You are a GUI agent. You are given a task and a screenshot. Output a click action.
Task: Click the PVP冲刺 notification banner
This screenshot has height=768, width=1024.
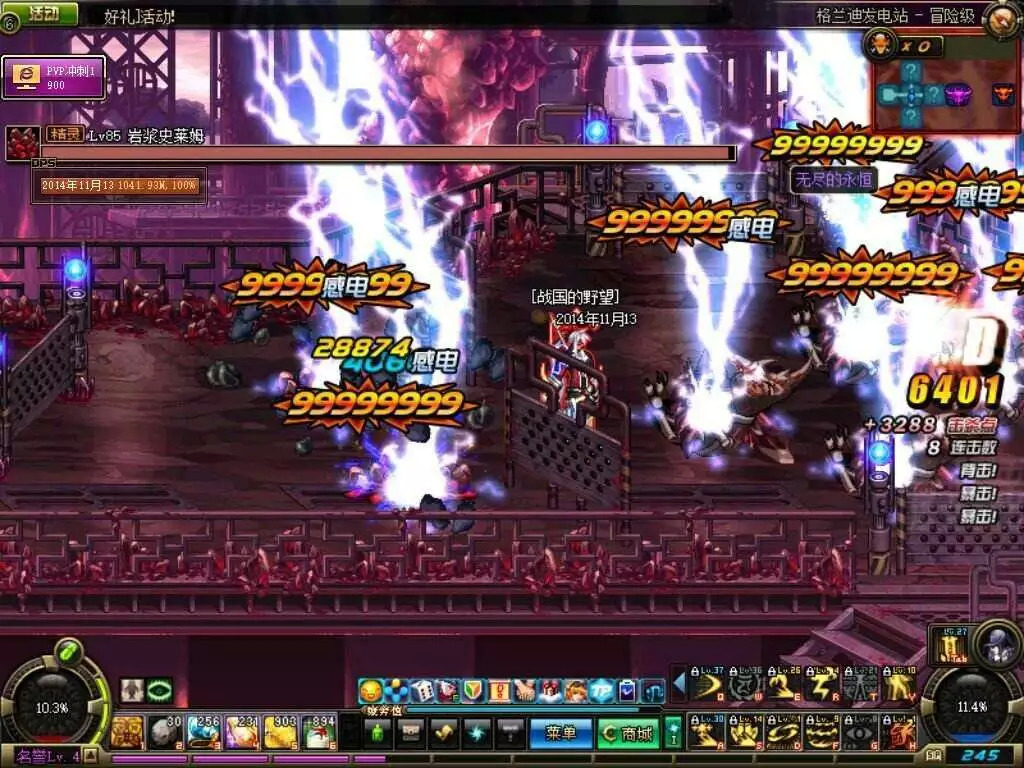53,77
